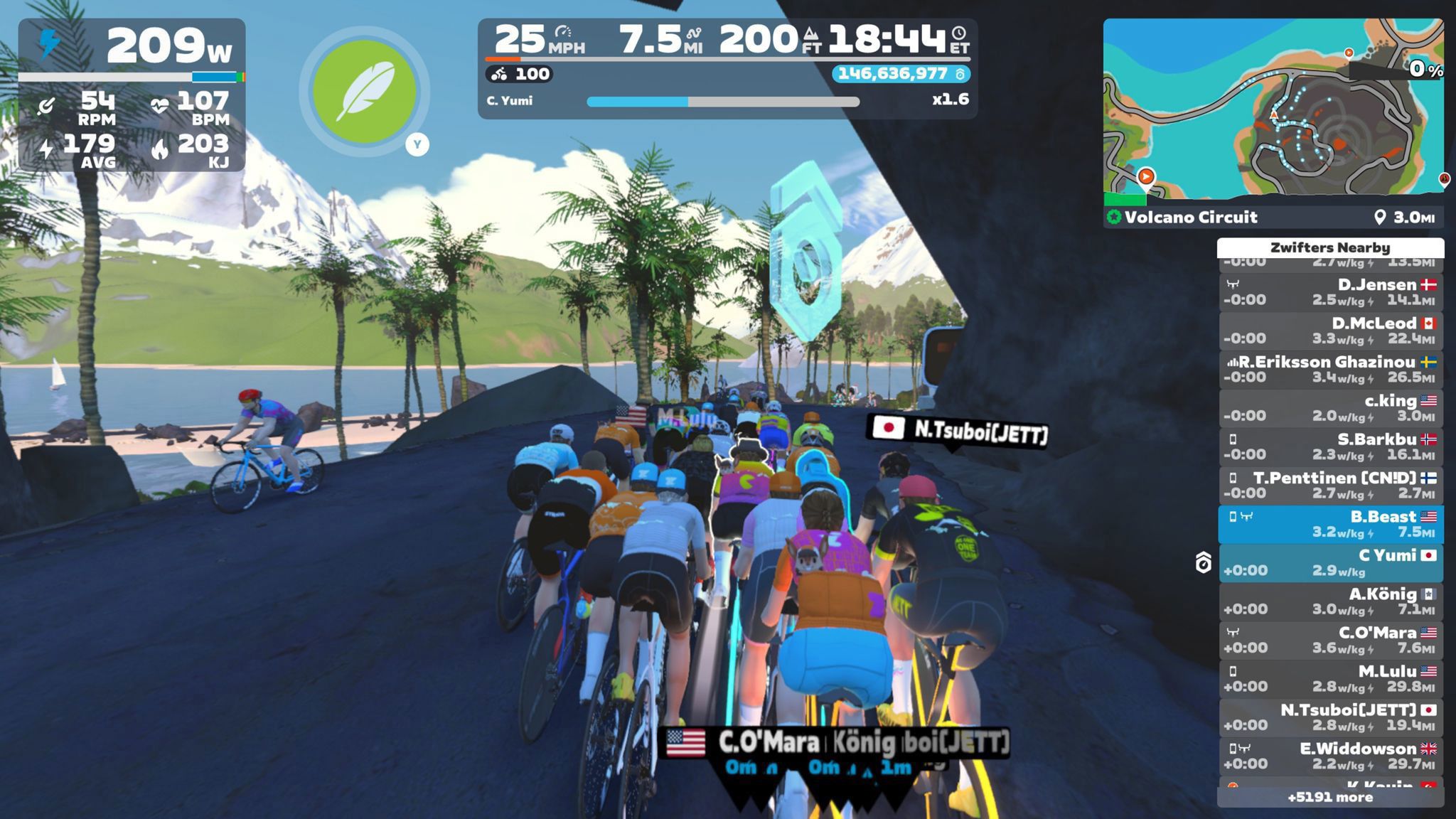Image resolution: width=1456 pixels, height=819 pixels.
Task: Click C.O'Mara in Zwifters Nearby
Action: [1330, 640]
